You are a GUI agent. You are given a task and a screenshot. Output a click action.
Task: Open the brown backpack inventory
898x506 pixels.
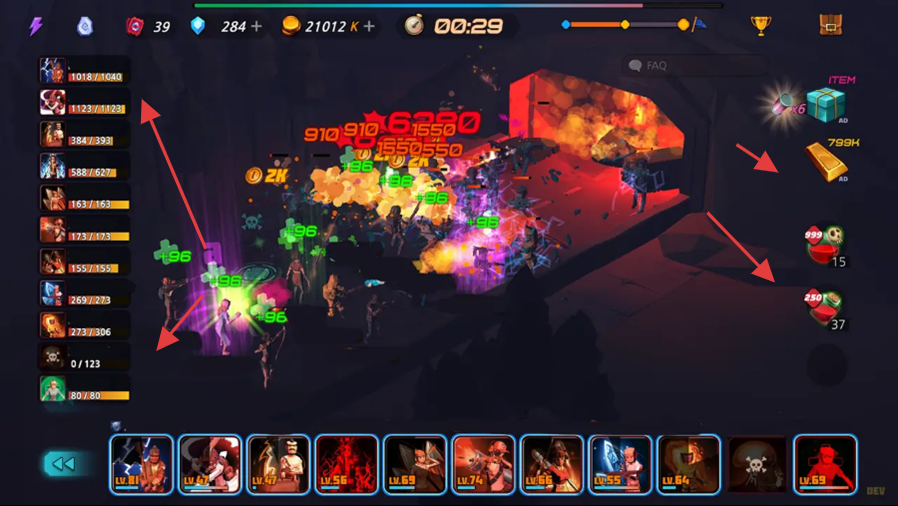830,25
